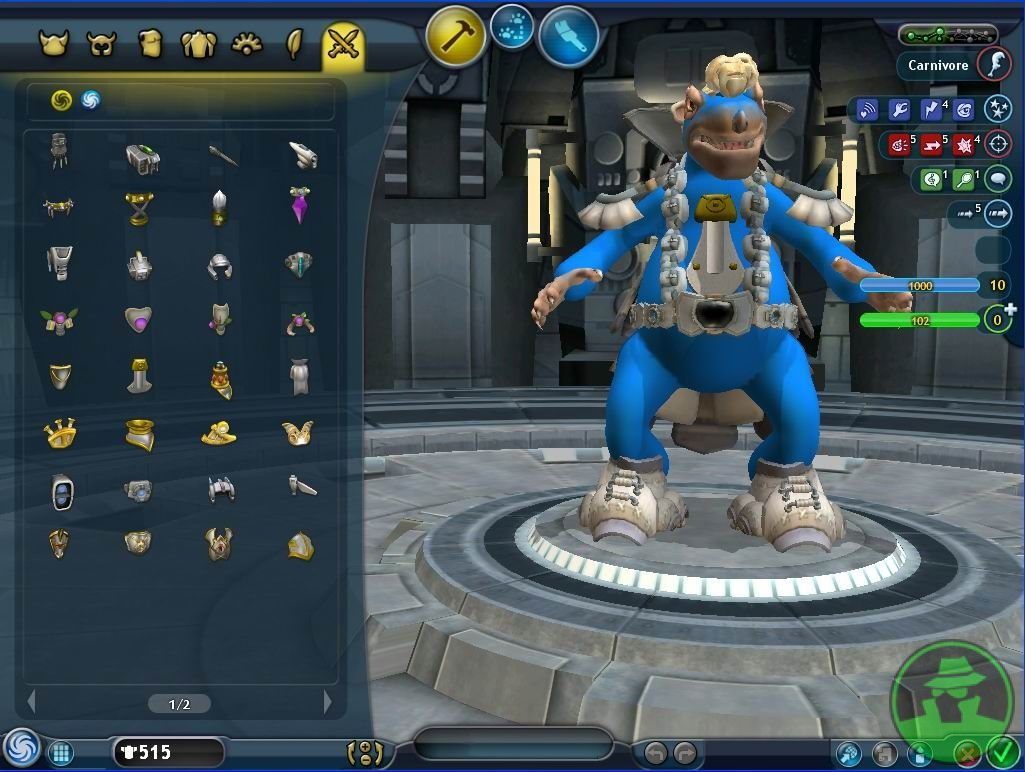Image resolution: width=1025 pixels, height=772 pixels.
Task: Redo the last undone change
Action: point(685,753)
